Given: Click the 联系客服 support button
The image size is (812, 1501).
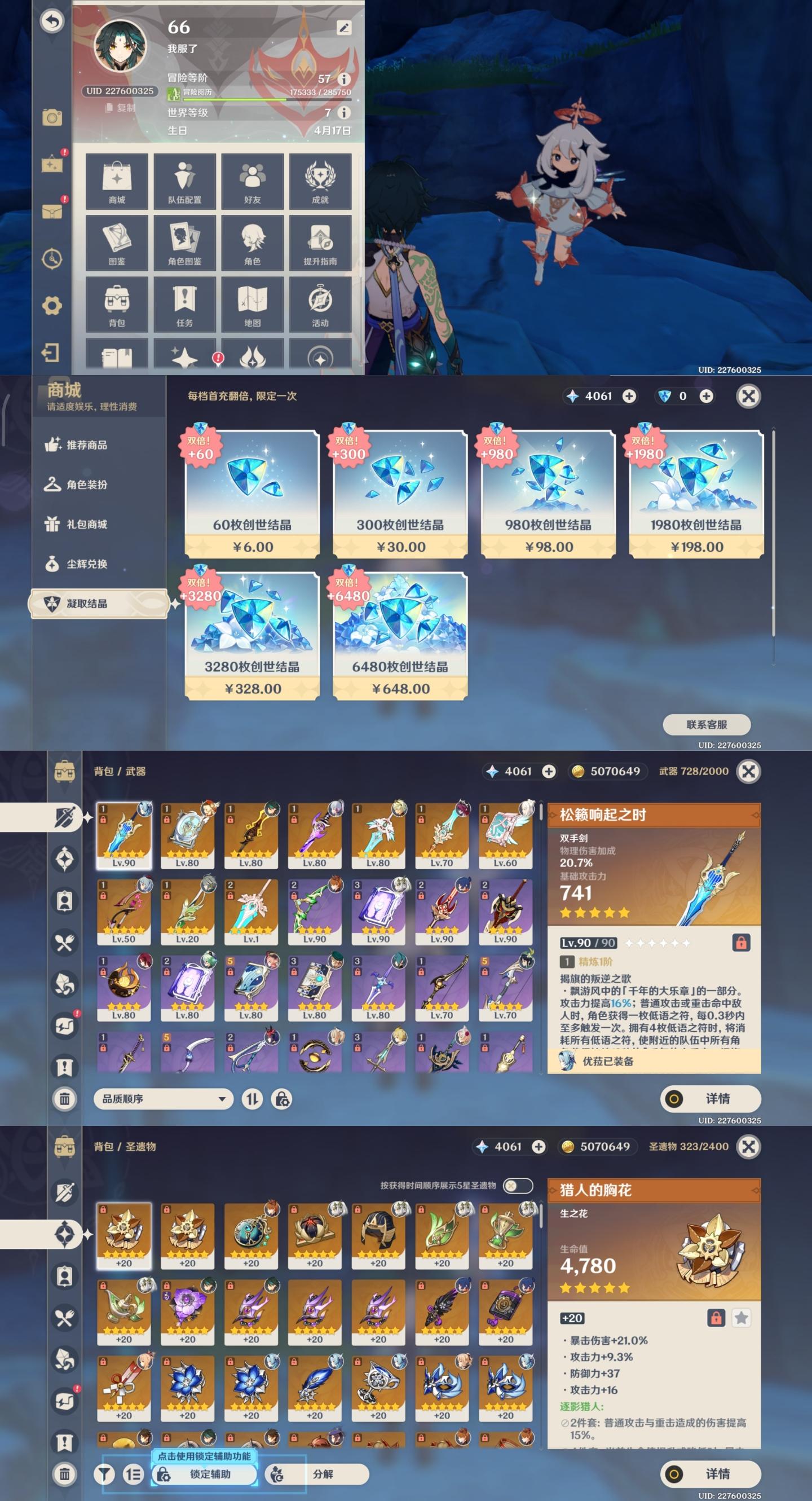Looking at the screenshot, I should [x=706, y=724].
